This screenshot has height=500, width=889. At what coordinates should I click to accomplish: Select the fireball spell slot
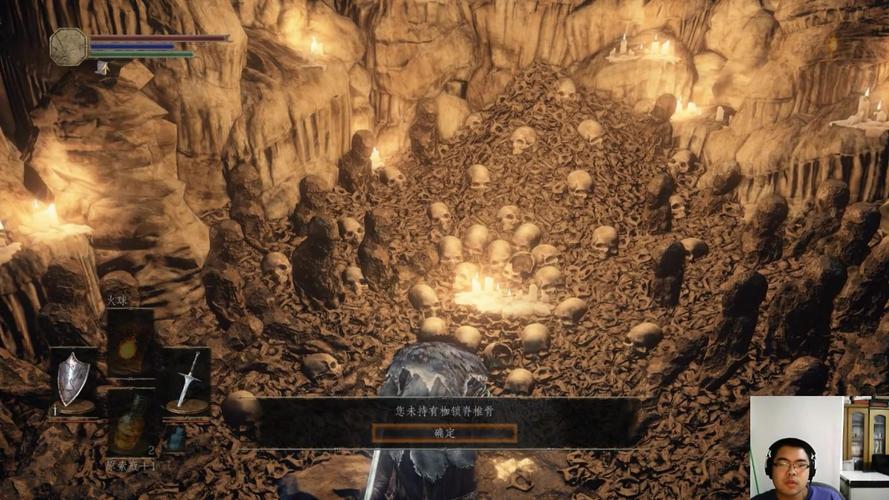130,345
